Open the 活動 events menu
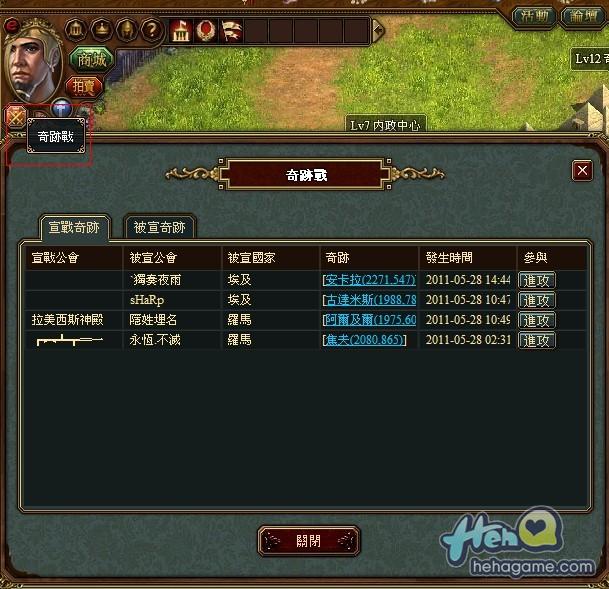Image resolution: width=609 pixels, height=589 pixels. (x=533, y=16)
